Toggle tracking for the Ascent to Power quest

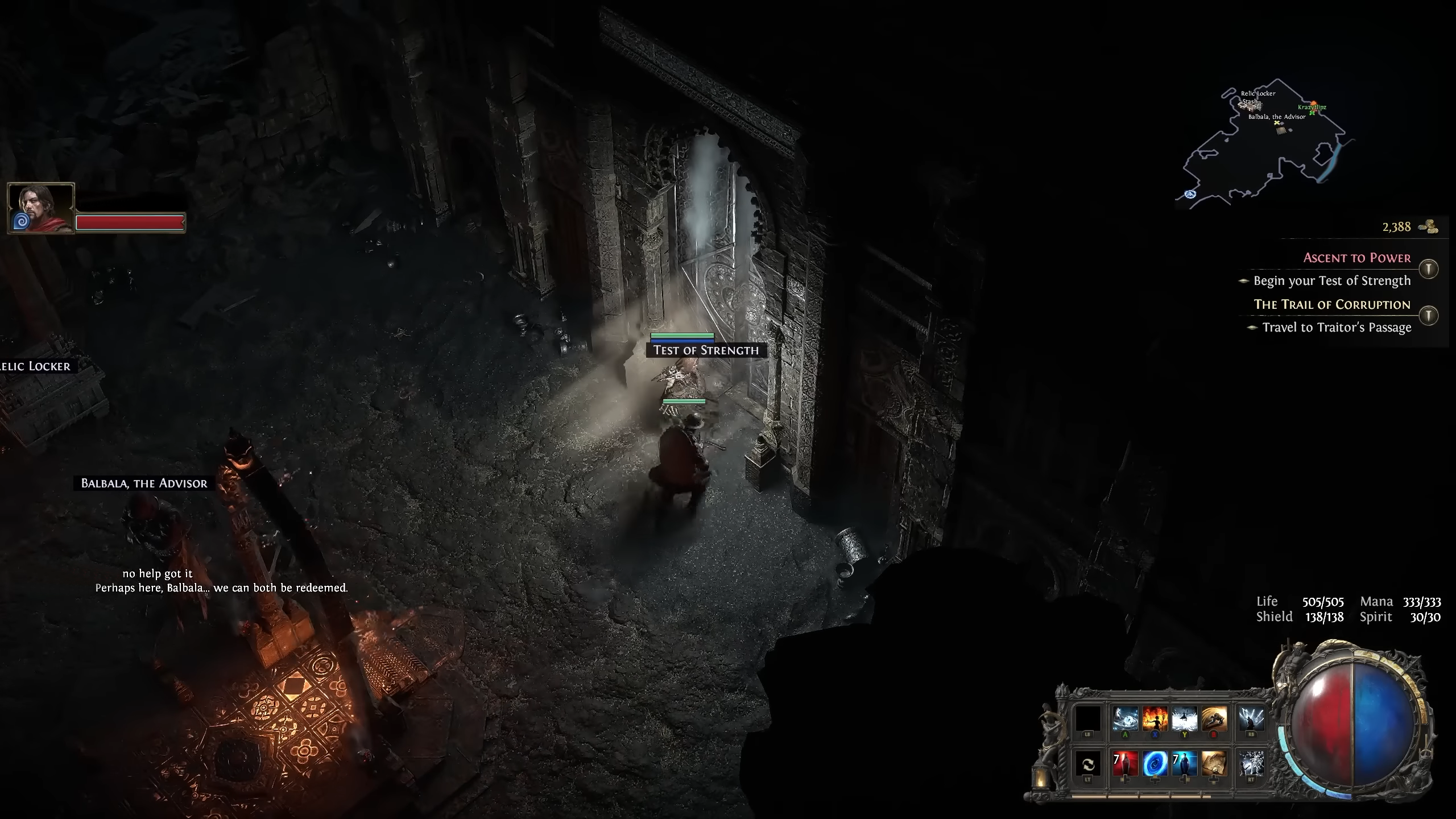tap(1429, 269)
